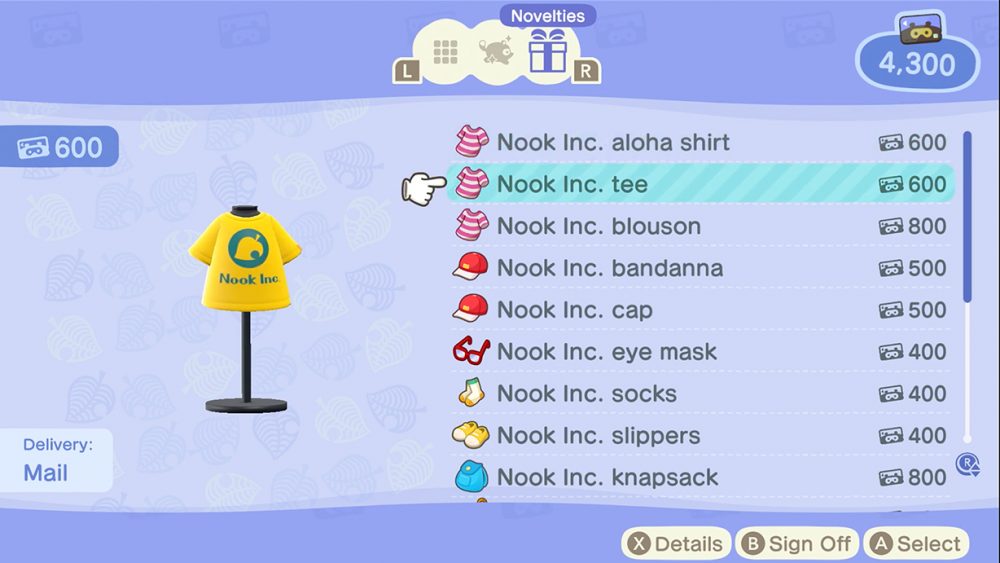1000x563 pixels.
Task: Click the item list scrollbar
Action: (967, 215)
